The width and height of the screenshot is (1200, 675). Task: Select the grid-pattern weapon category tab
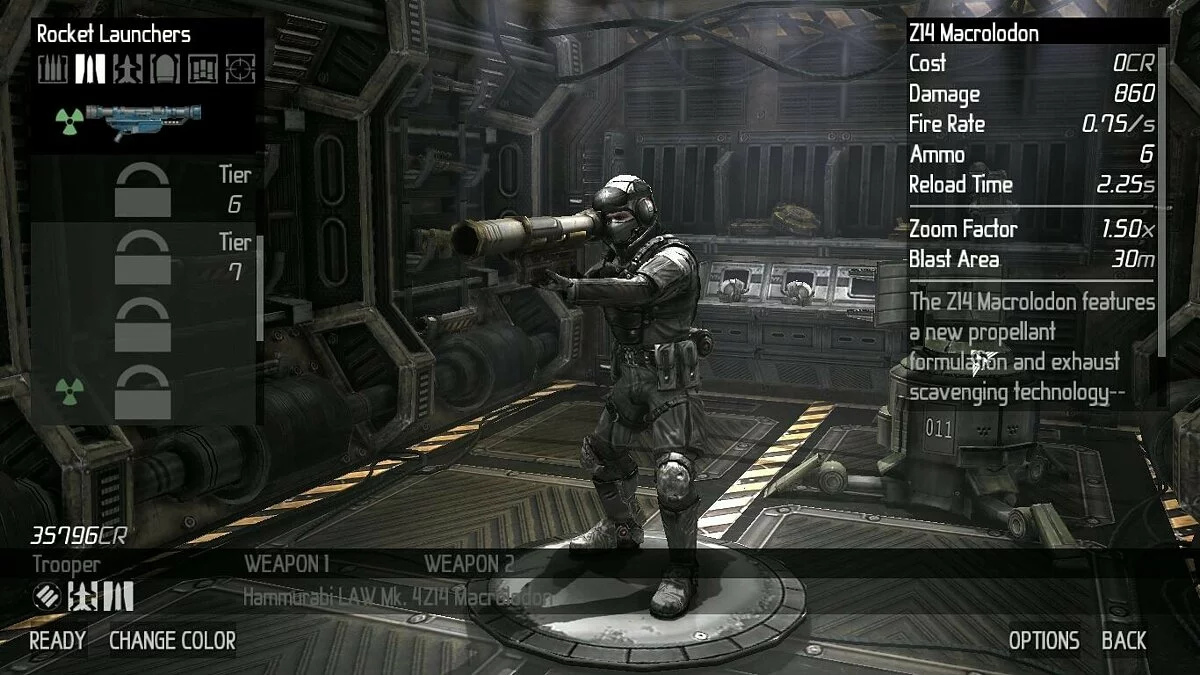point(202,69)
